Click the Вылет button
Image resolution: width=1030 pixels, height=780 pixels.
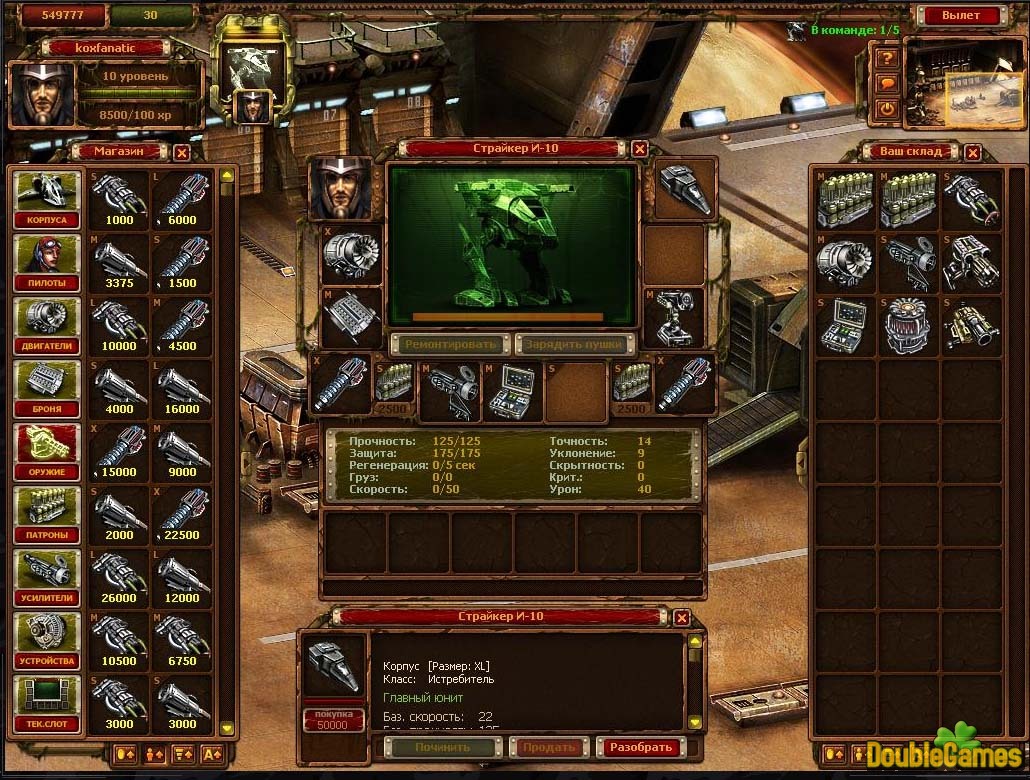(961, 15)
